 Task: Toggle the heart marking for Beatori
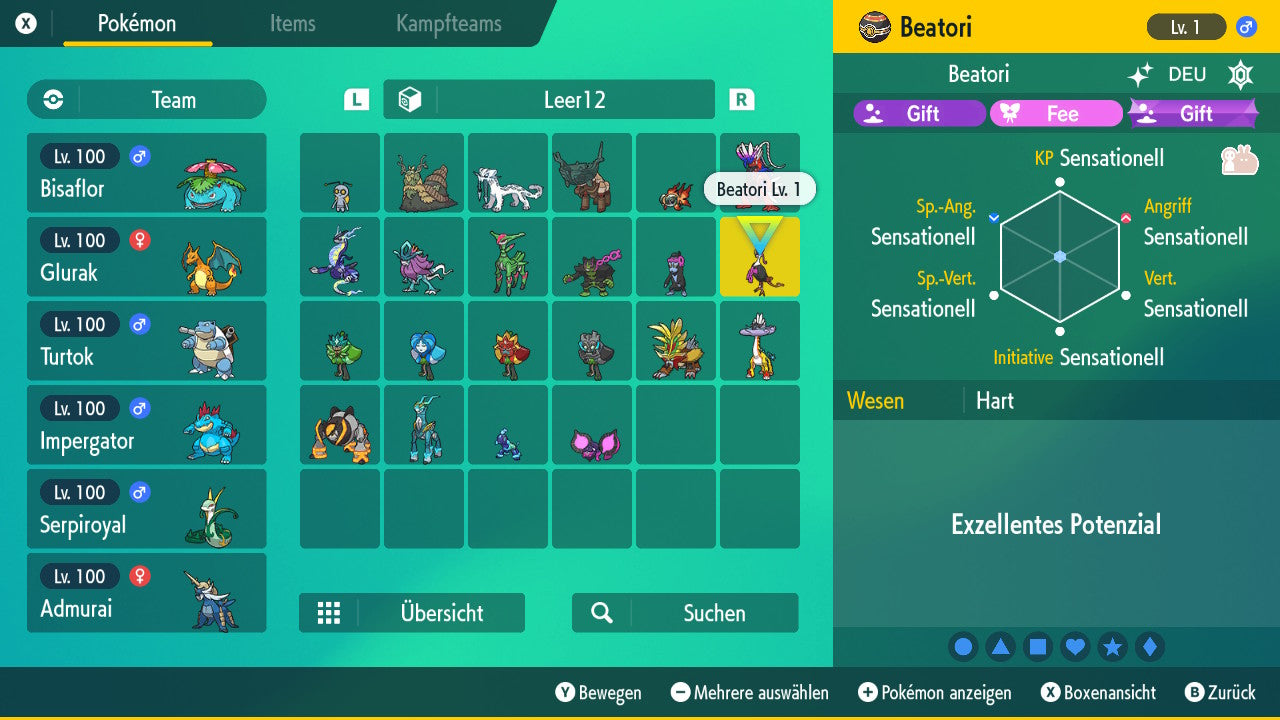[1075, 646]
